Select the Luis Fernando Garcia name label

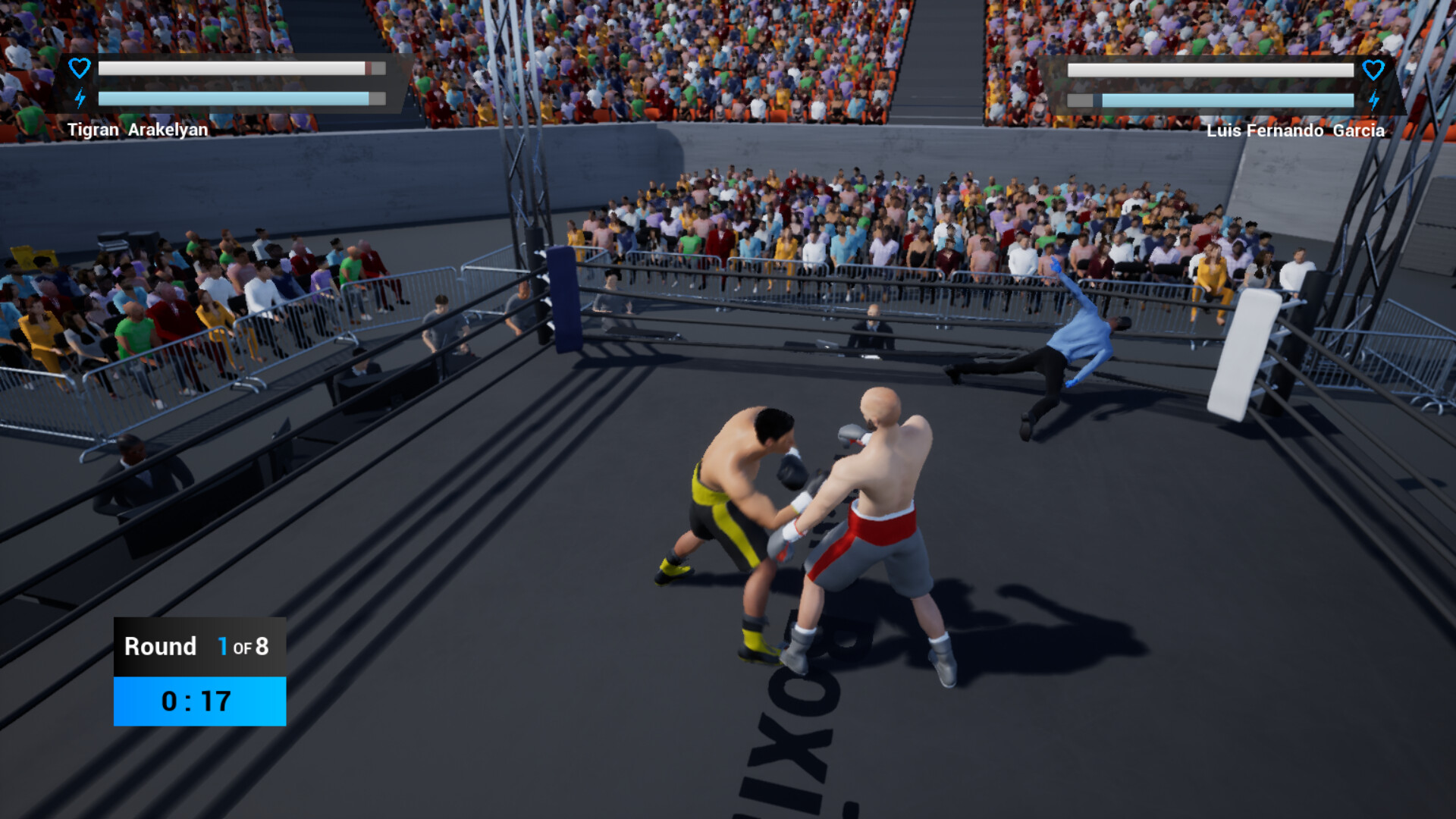tap(1297, 130)
